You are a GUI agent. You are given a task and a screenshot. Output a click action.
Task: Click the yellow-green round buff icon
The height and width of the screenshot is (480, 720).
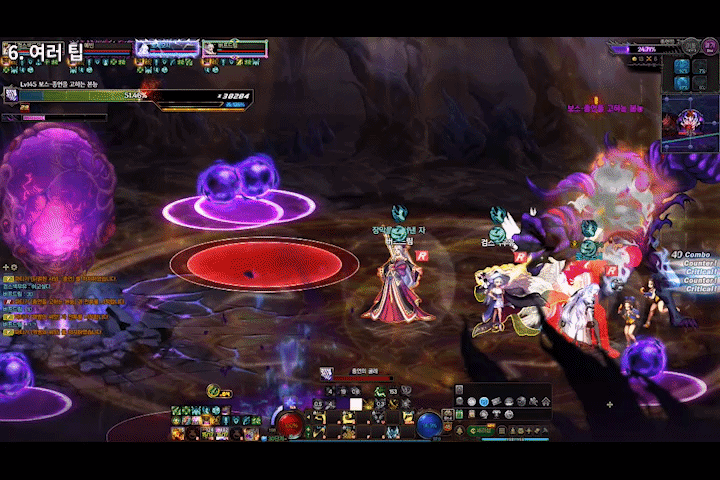[x=213, y=390]
